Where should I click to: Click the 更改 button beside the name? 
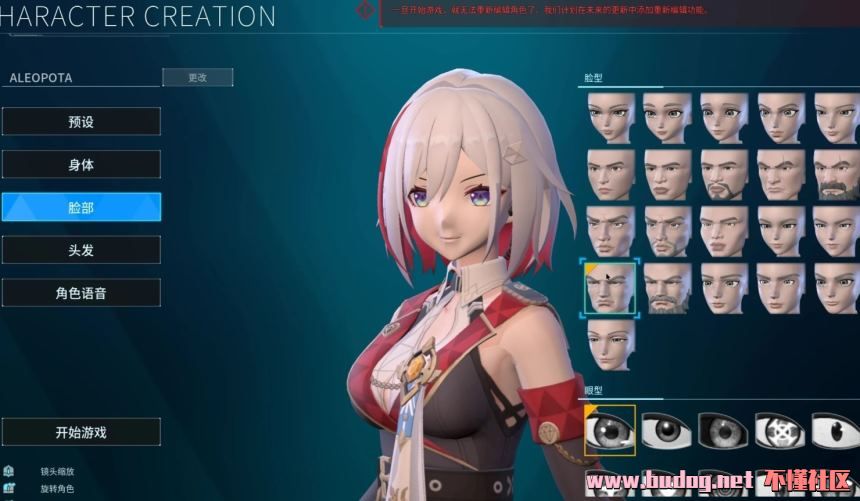pos(197,77)
